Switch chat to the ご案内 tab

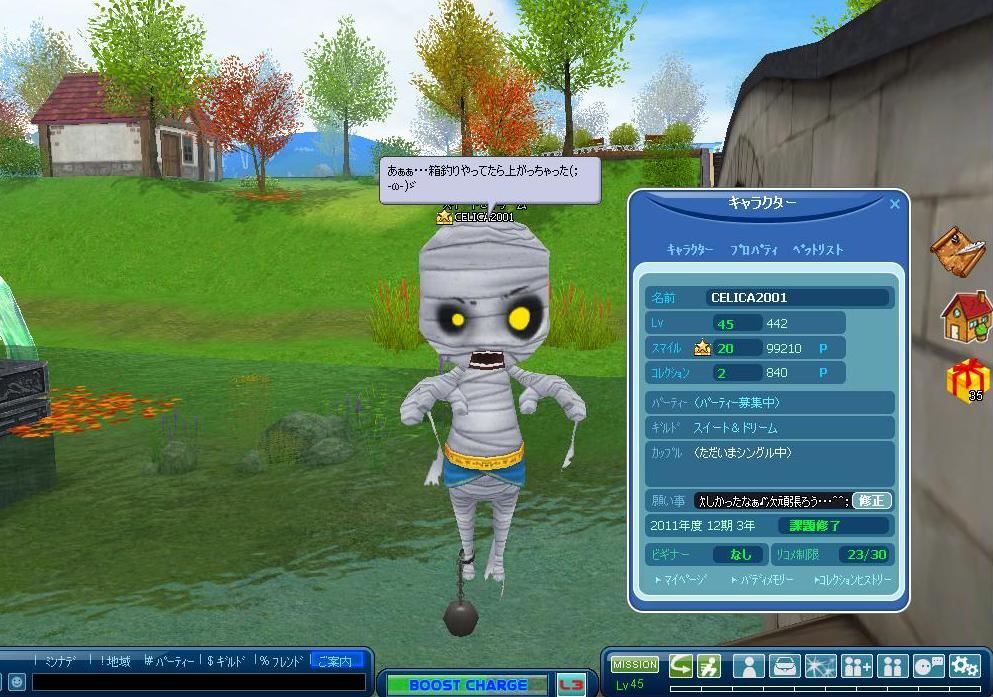[335, 661]
